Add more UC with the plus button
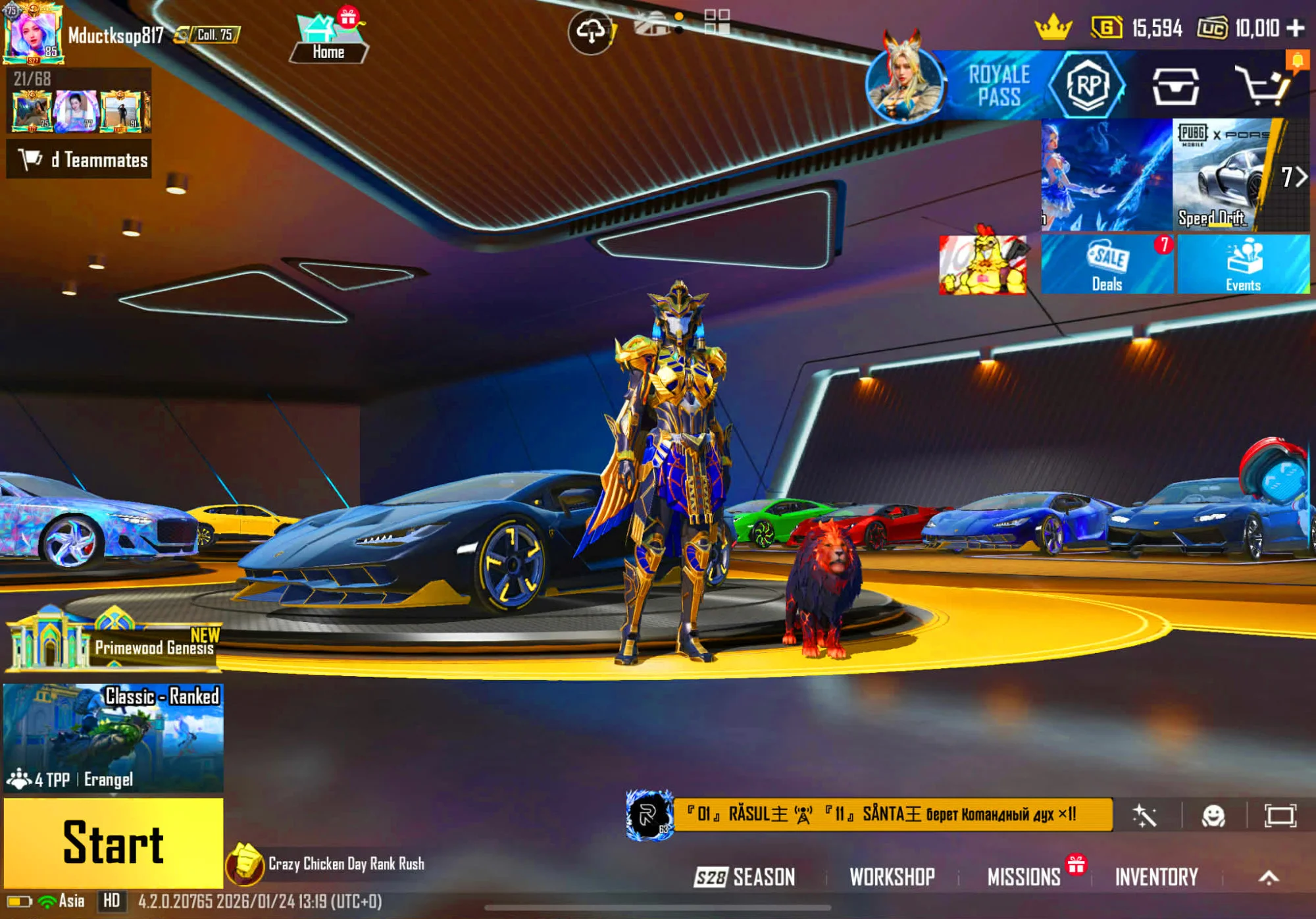 [x=1296, y=28]
